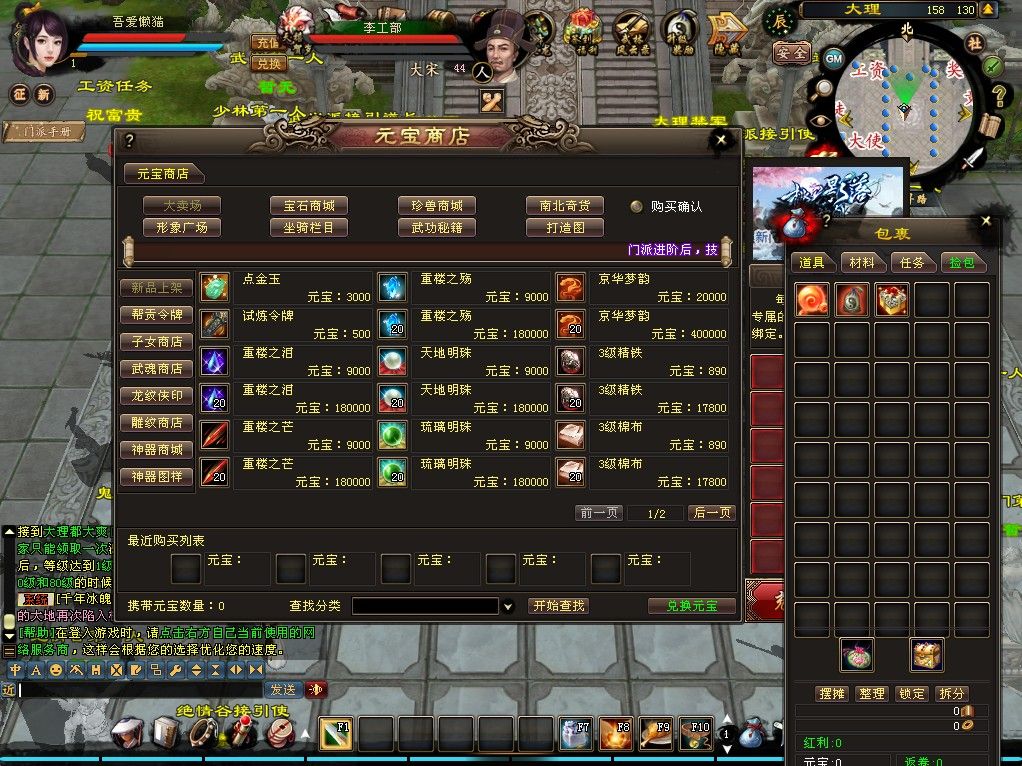Select the 点金玉 item for 3000 元宝

[286, 288]
